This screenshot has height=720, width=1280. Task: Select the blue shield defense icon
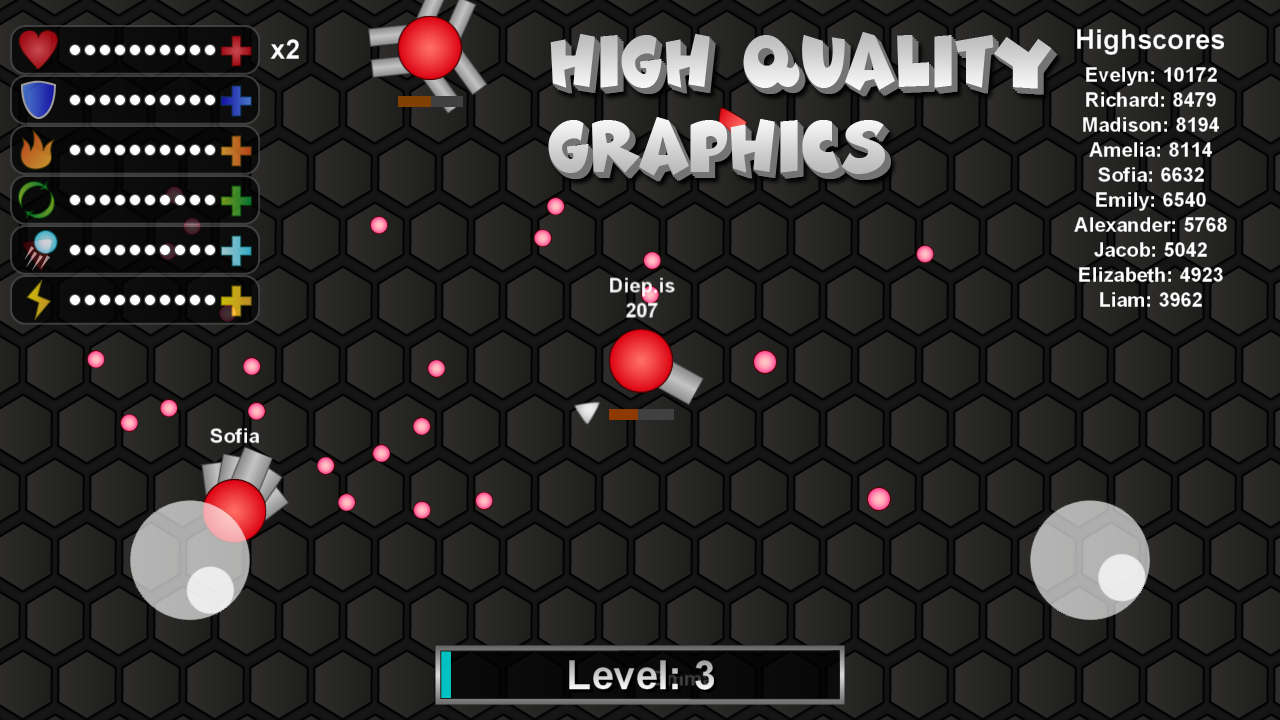pyautogui.click(x=37, y=99)
